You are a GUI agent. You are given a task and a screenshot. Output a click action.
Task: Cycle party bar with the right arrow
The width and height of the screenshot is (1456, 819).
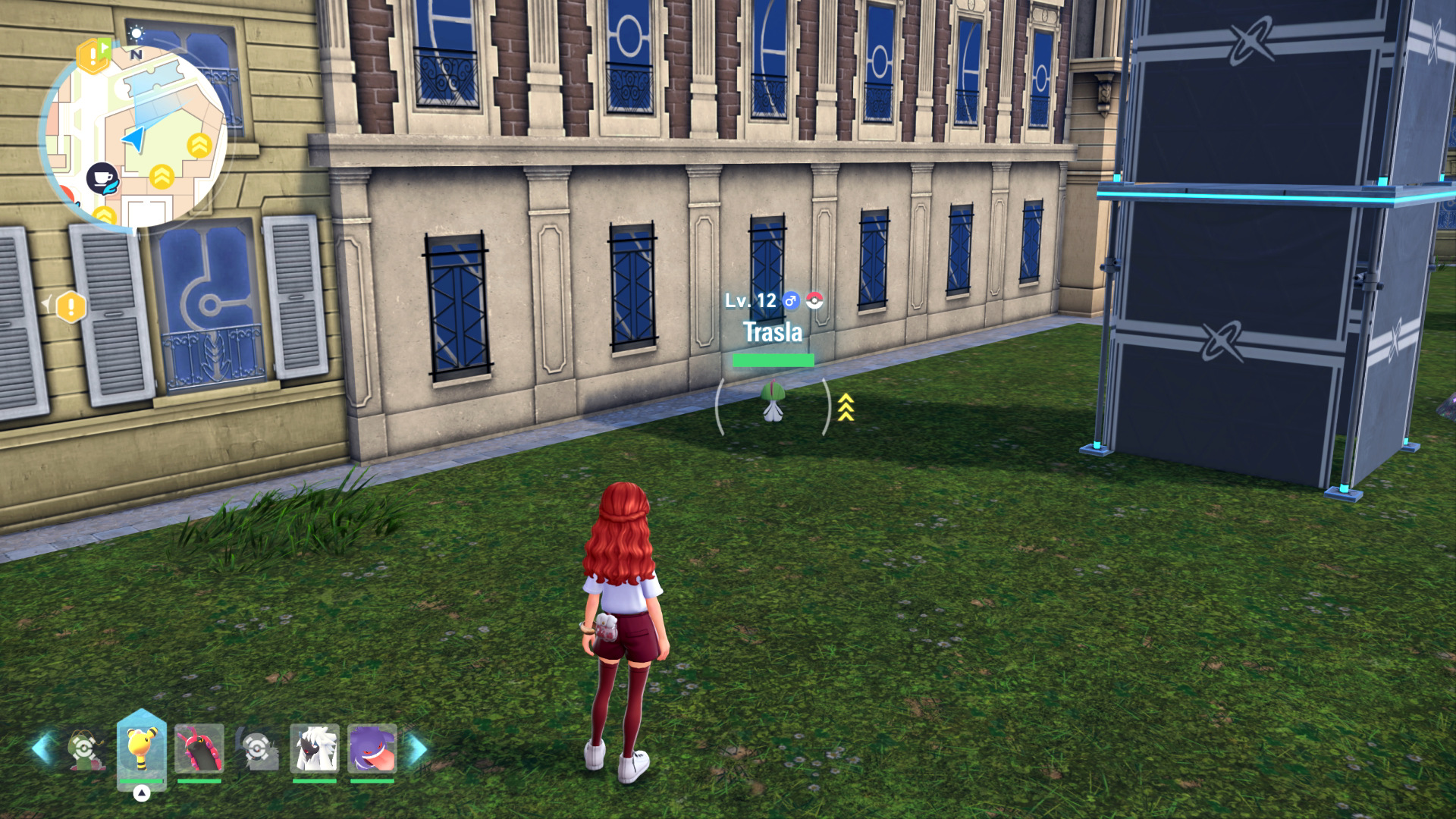[x=416, y=748]
